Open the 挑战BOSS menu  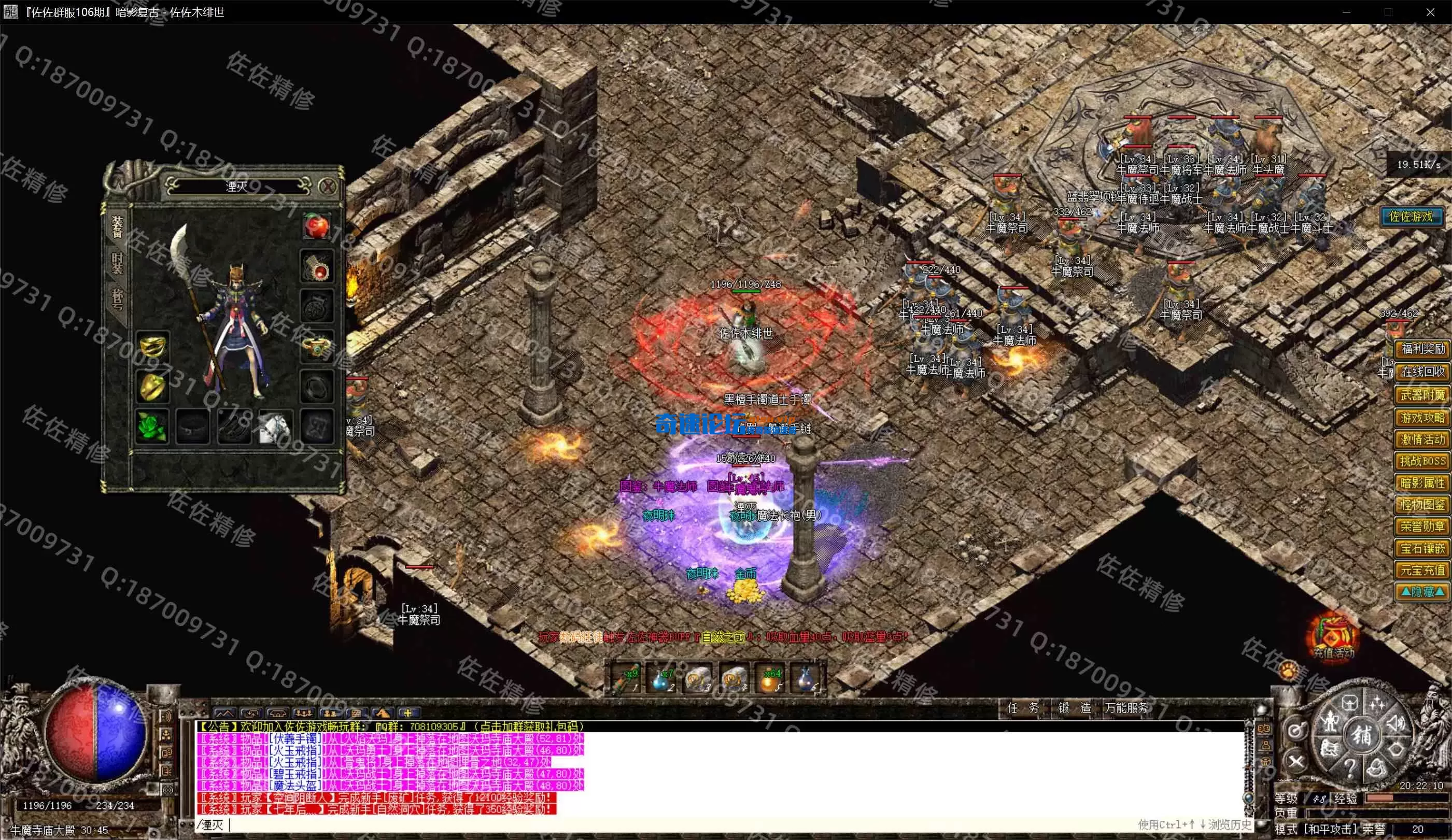click(1422, 461)
